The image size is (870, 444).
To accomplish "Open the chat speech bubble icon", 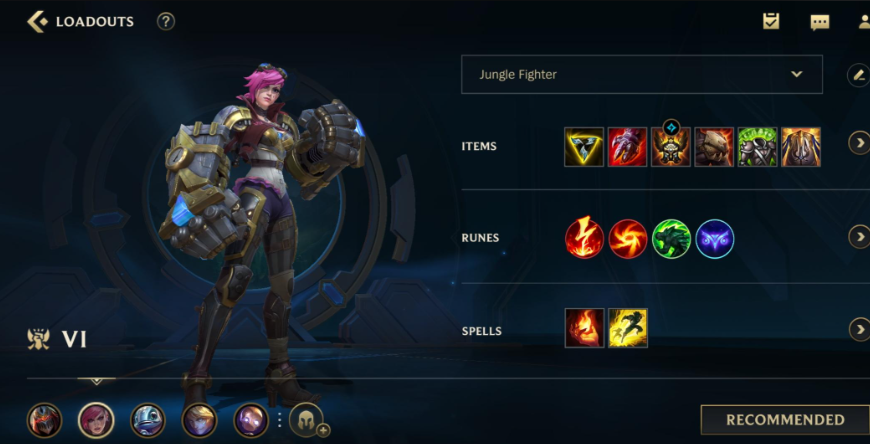I will (x=819, y=22).
